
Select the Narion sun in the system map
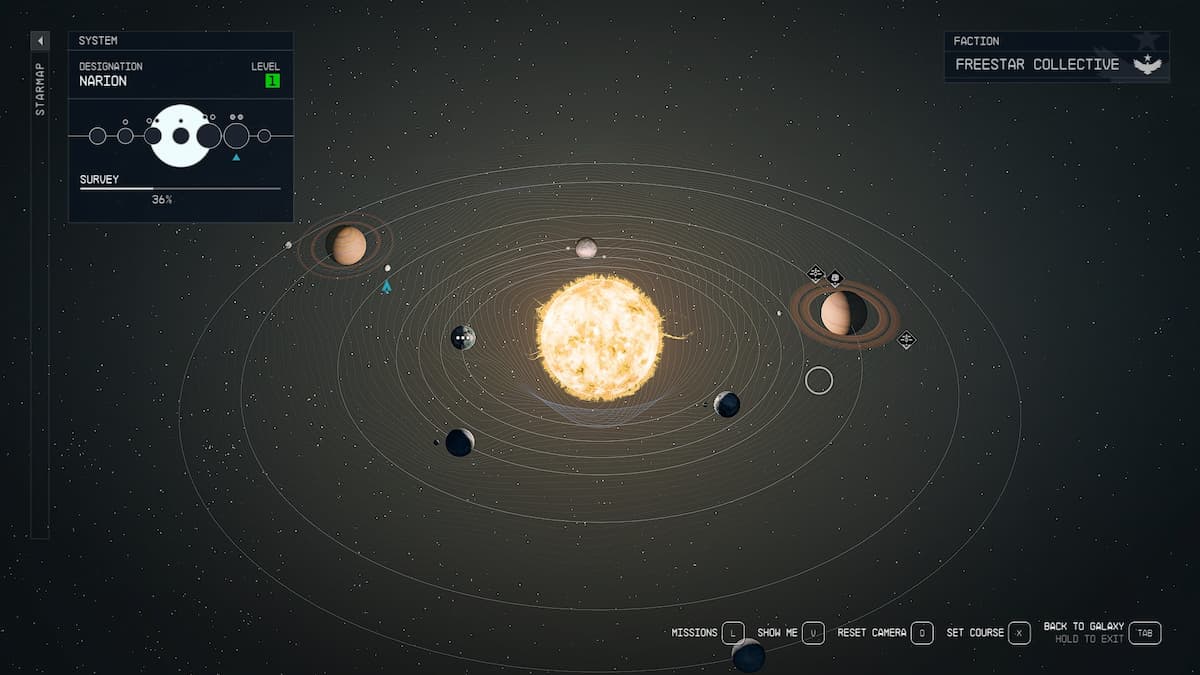click(599, 338)
